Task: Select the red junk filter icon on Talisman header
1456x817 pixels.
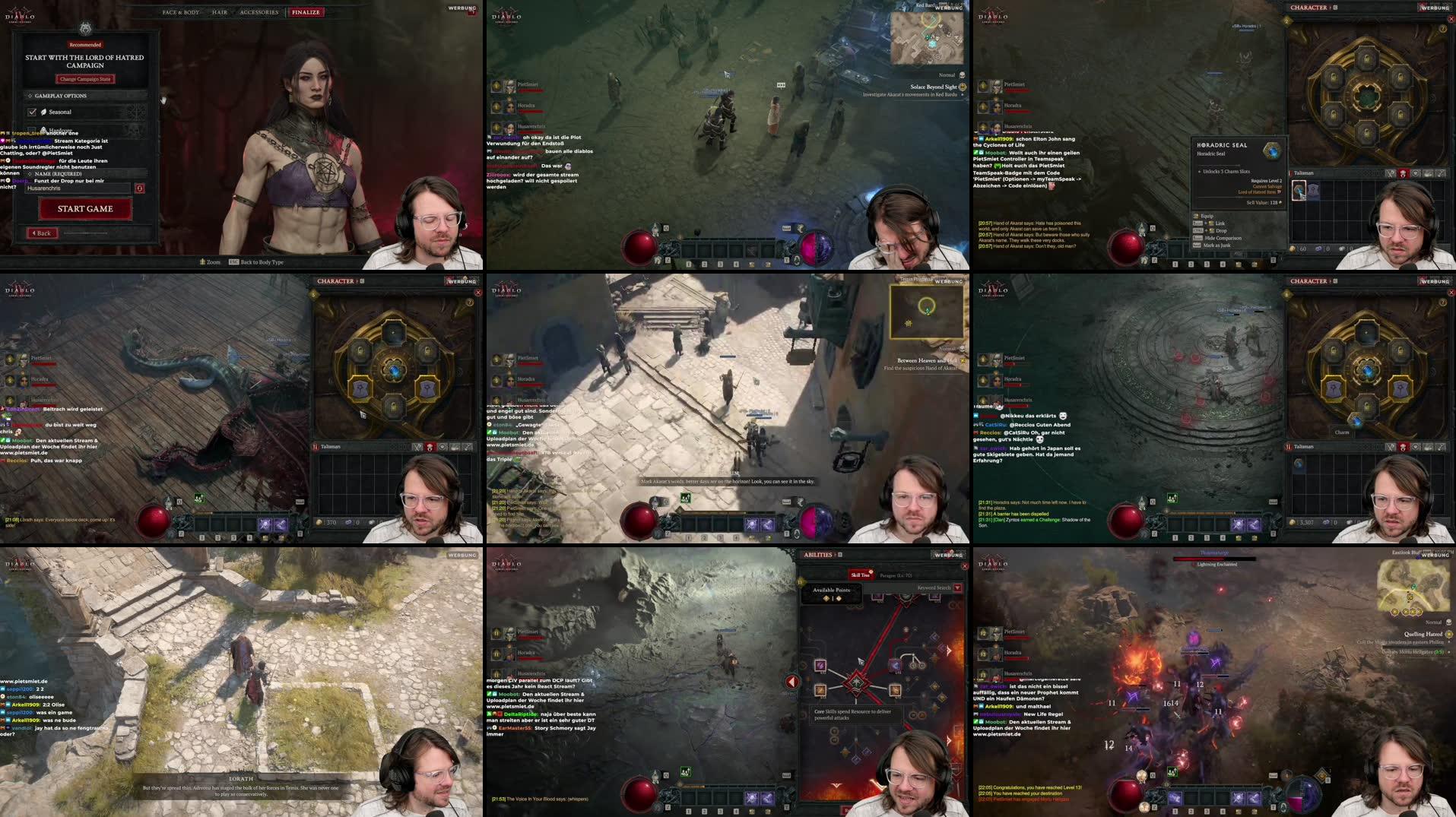Action: tap(1403, 173)
